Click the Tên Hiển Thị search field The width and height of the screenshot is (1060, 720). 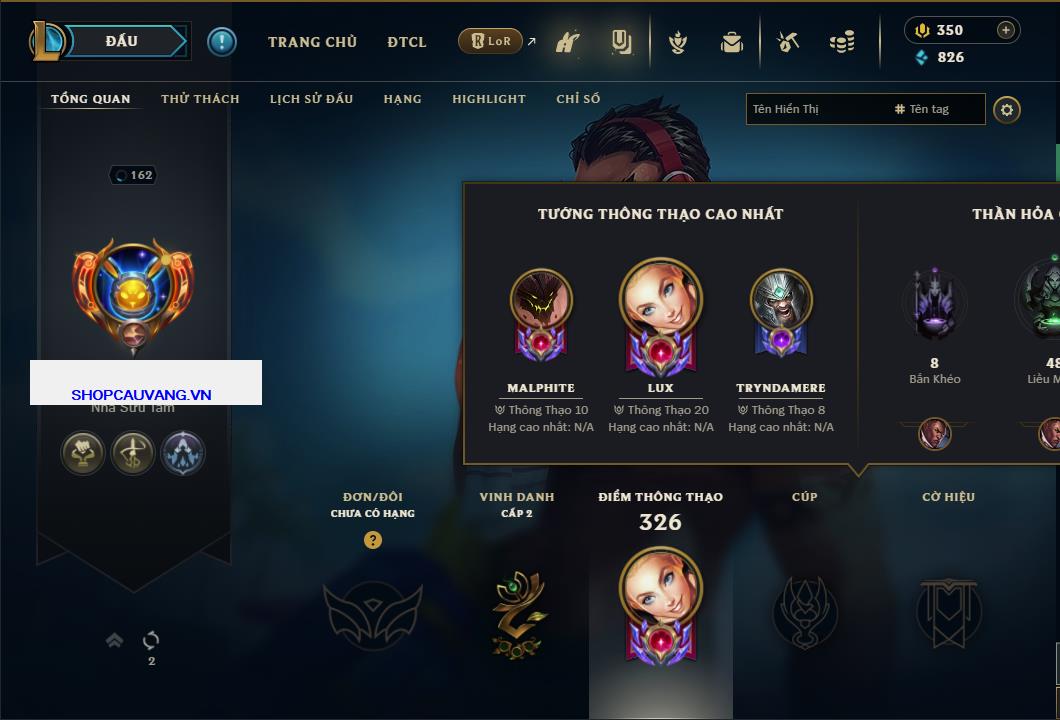pyautogui.click(x=816, y=109)
